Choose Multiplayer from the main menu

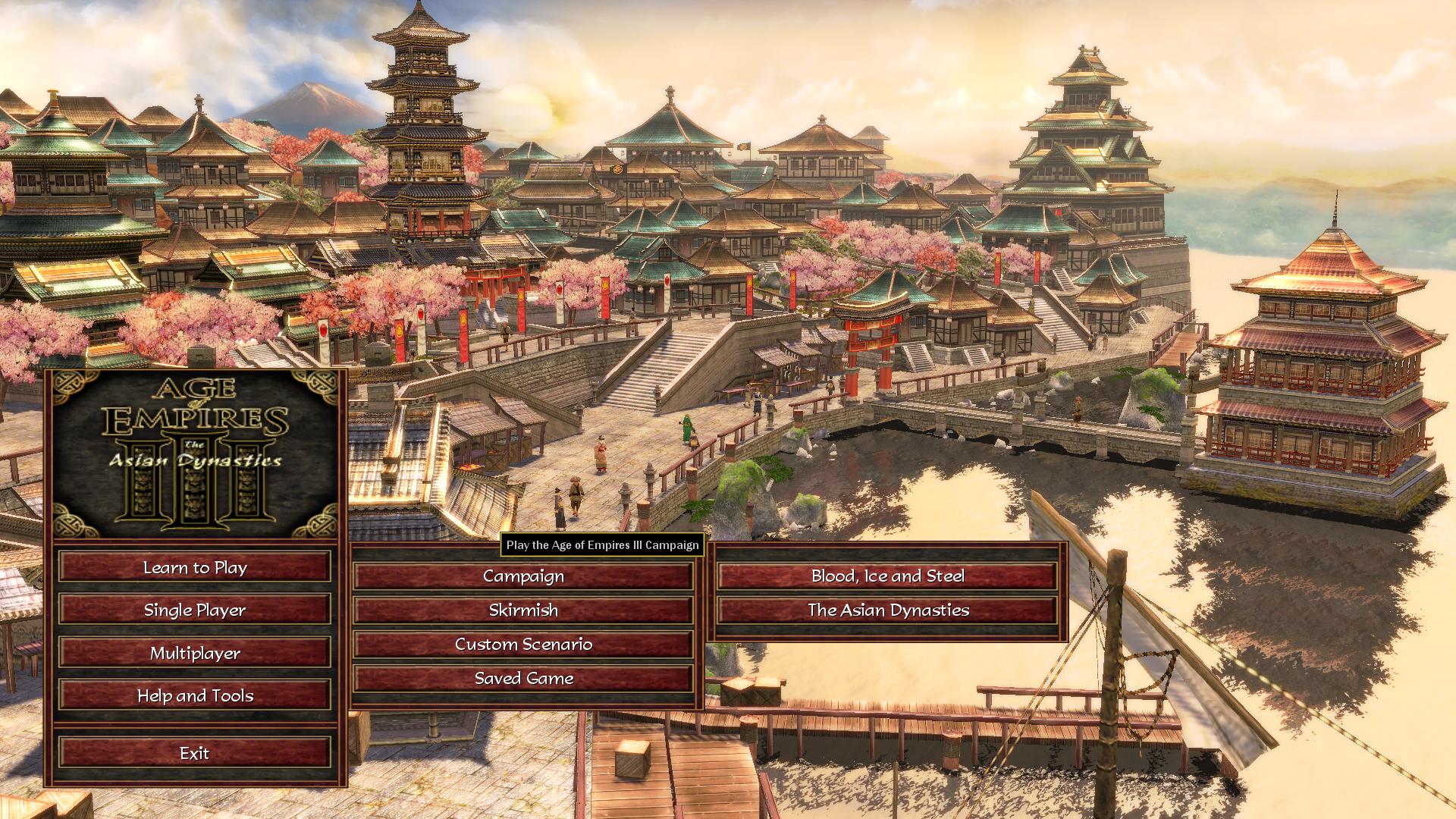click(x=195, y=653)
